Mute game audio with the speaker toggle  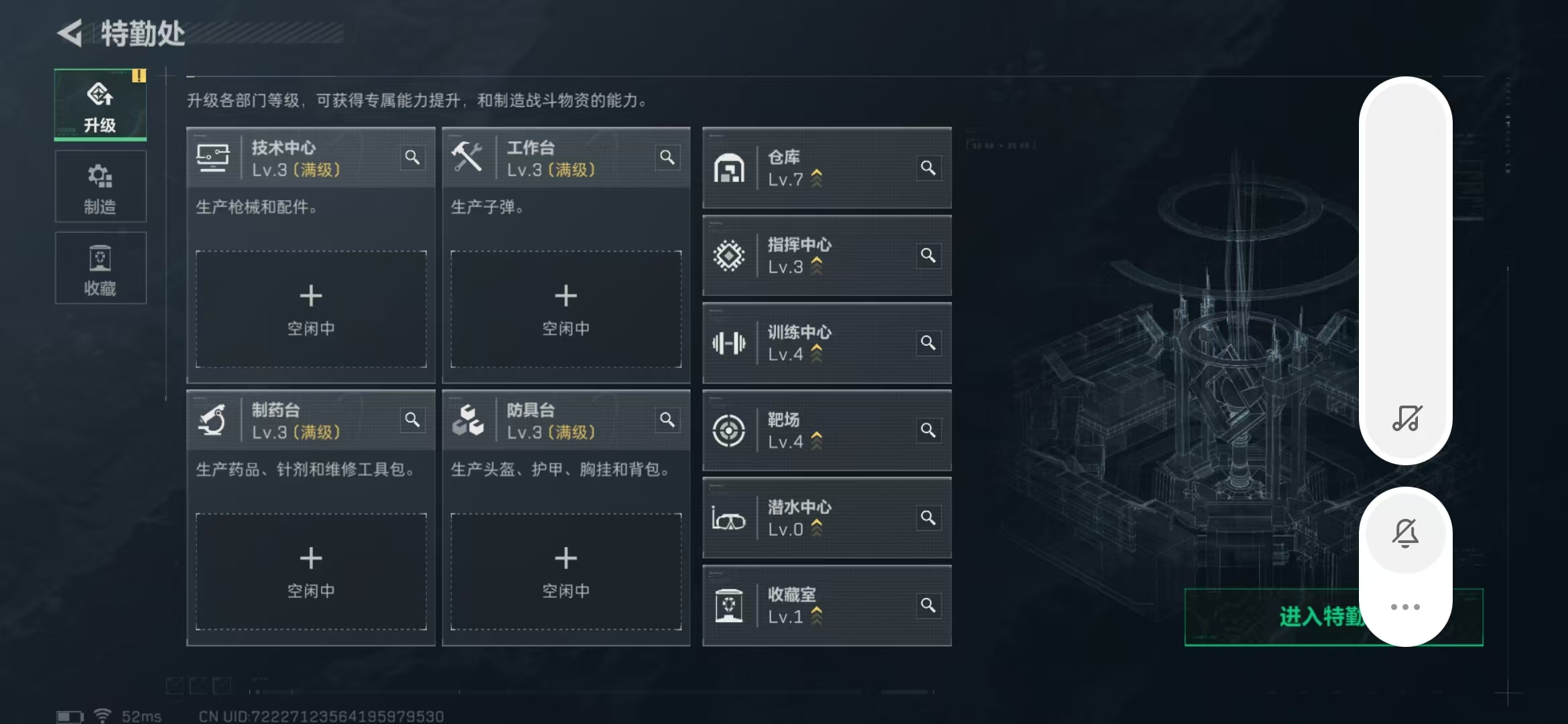tap(1406, 420)
